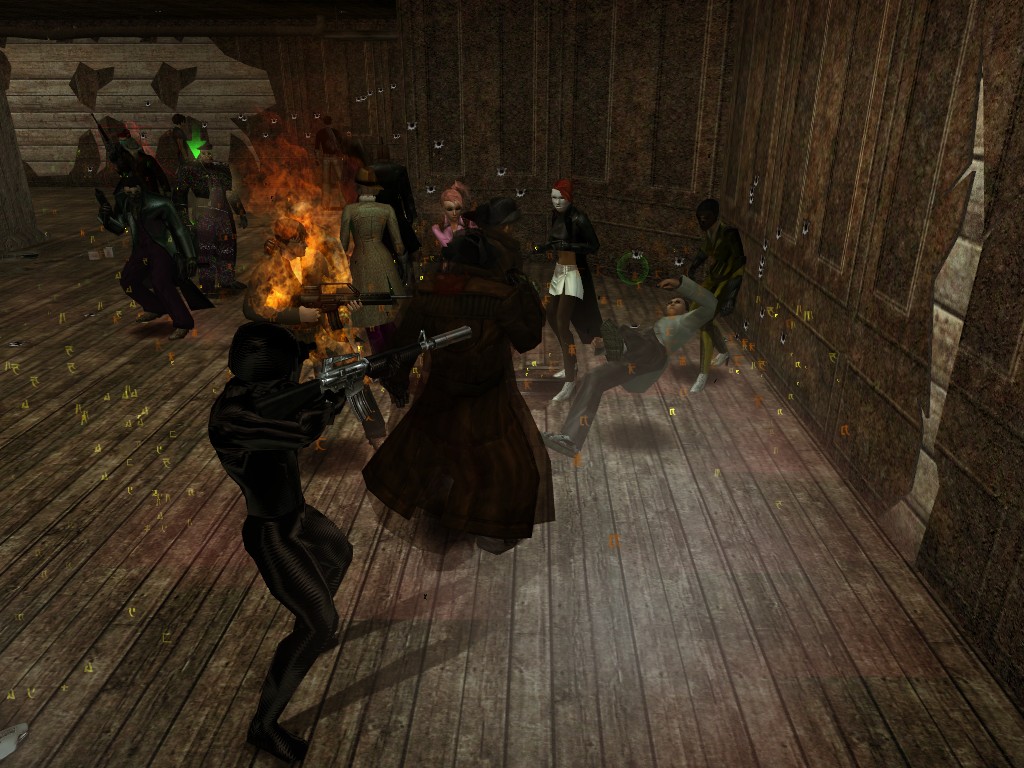Click the green circular target reticle
This screenshot has height=768, width=1024.
632,267
